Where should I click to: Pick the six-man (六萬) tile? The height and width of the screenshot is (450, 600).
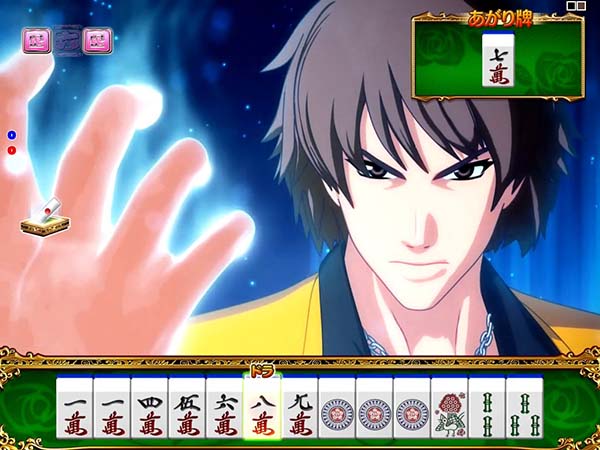pos(224,412)
